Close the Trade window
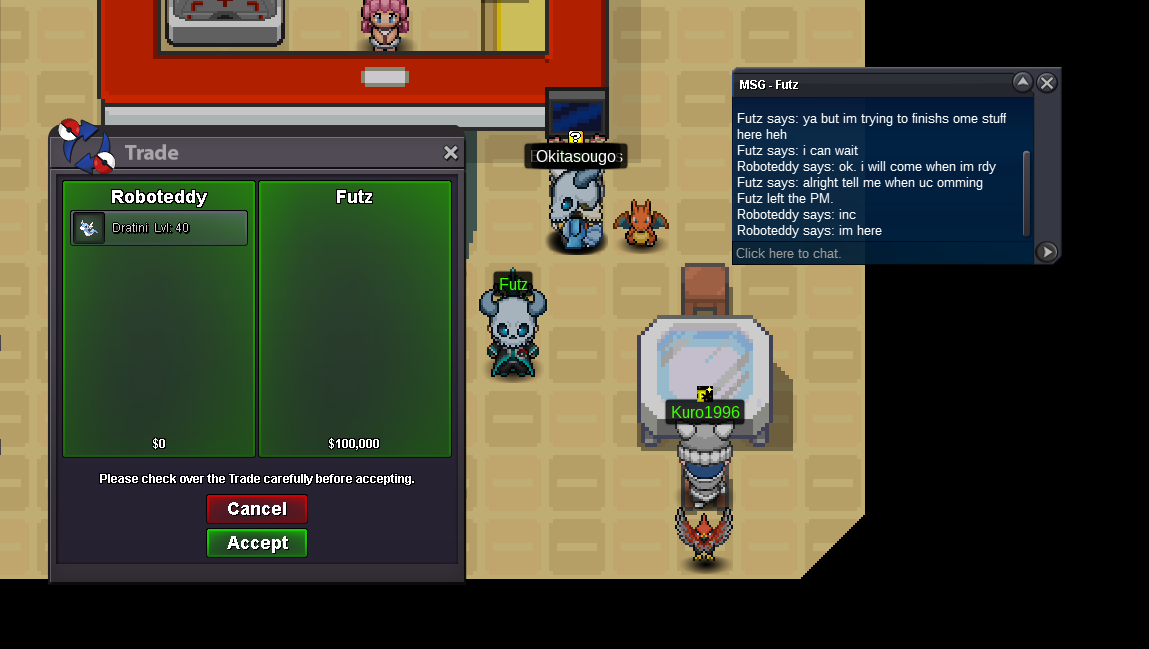The image size is (1149, 649). 451,153
